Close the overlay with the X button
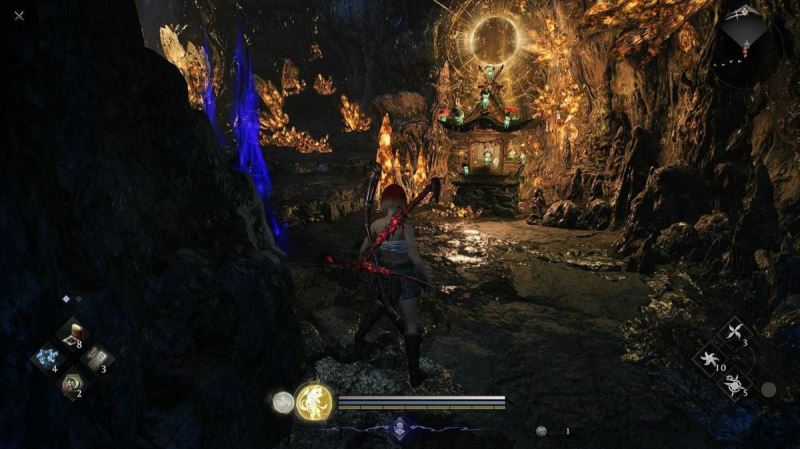The image size is (800, 449). click(19, 15)
